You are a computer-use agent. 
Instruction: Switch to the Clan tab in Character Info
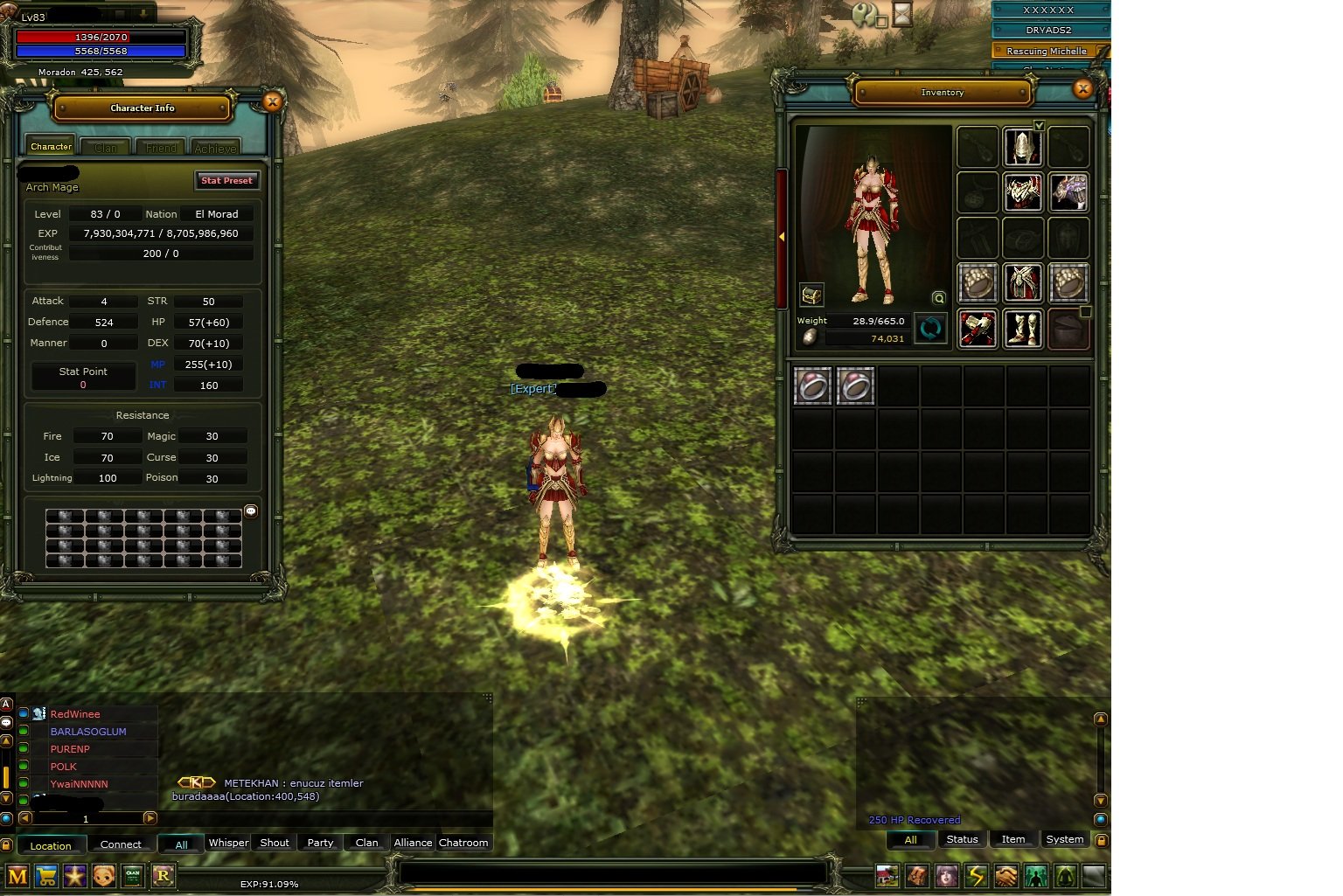104,146
